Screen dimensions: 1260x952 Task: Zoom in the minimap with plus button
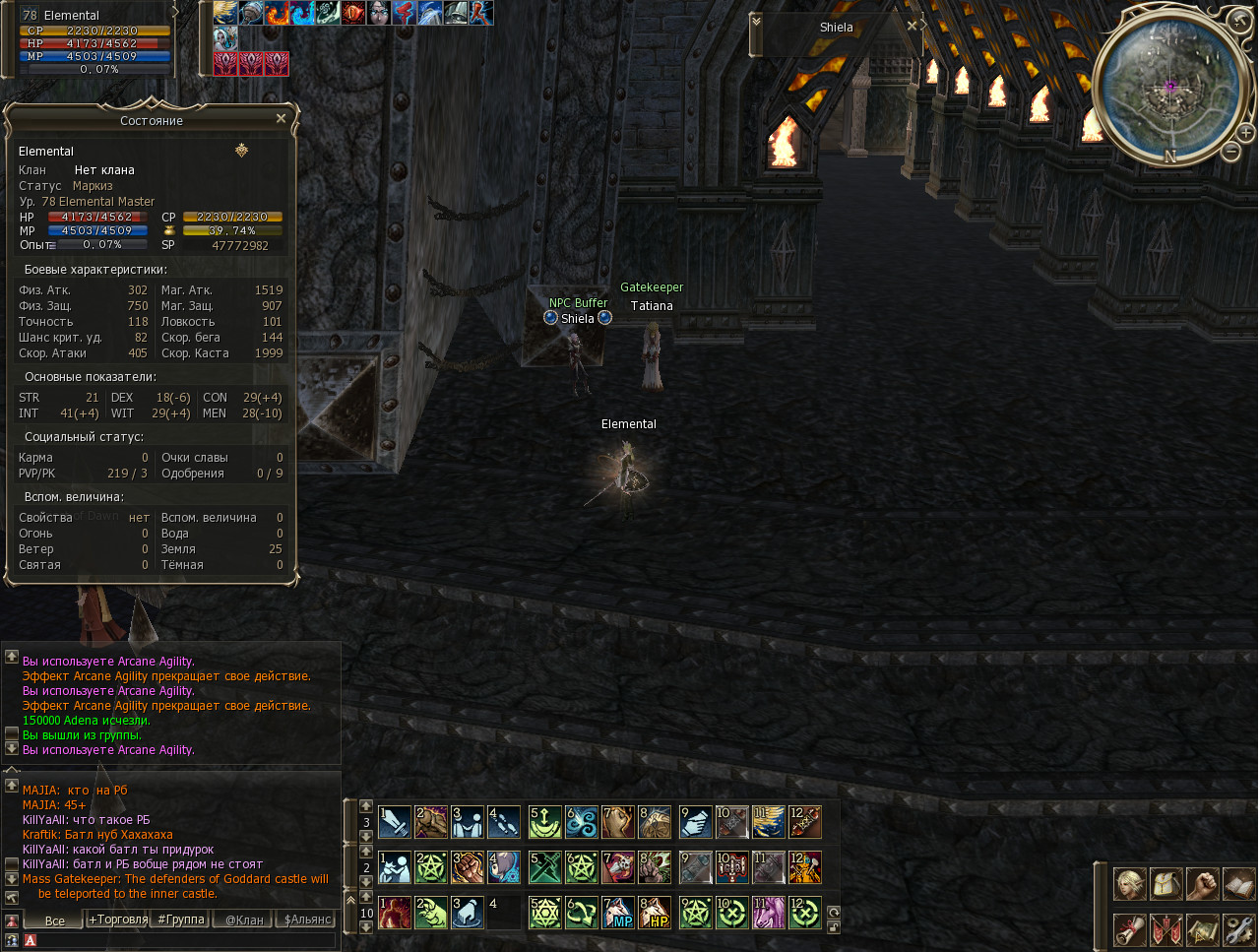(1245, 133)
